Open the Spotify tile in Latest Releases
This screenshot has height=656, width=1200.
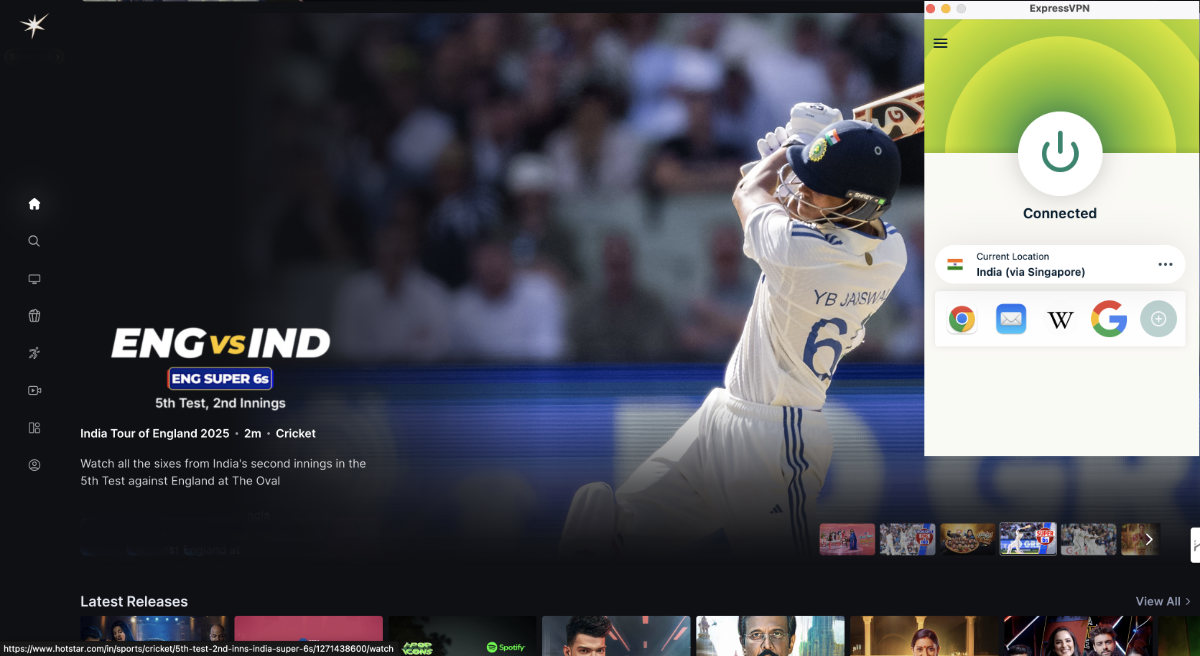tap(463, 637)
